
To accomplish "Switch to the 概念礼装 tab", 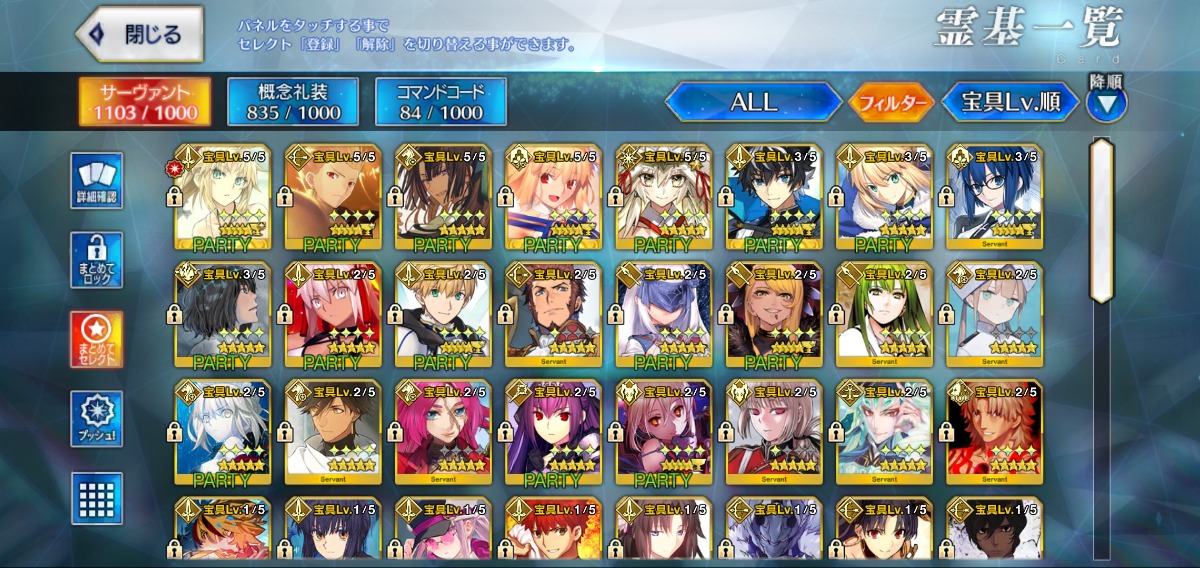I will click(293, 102).
